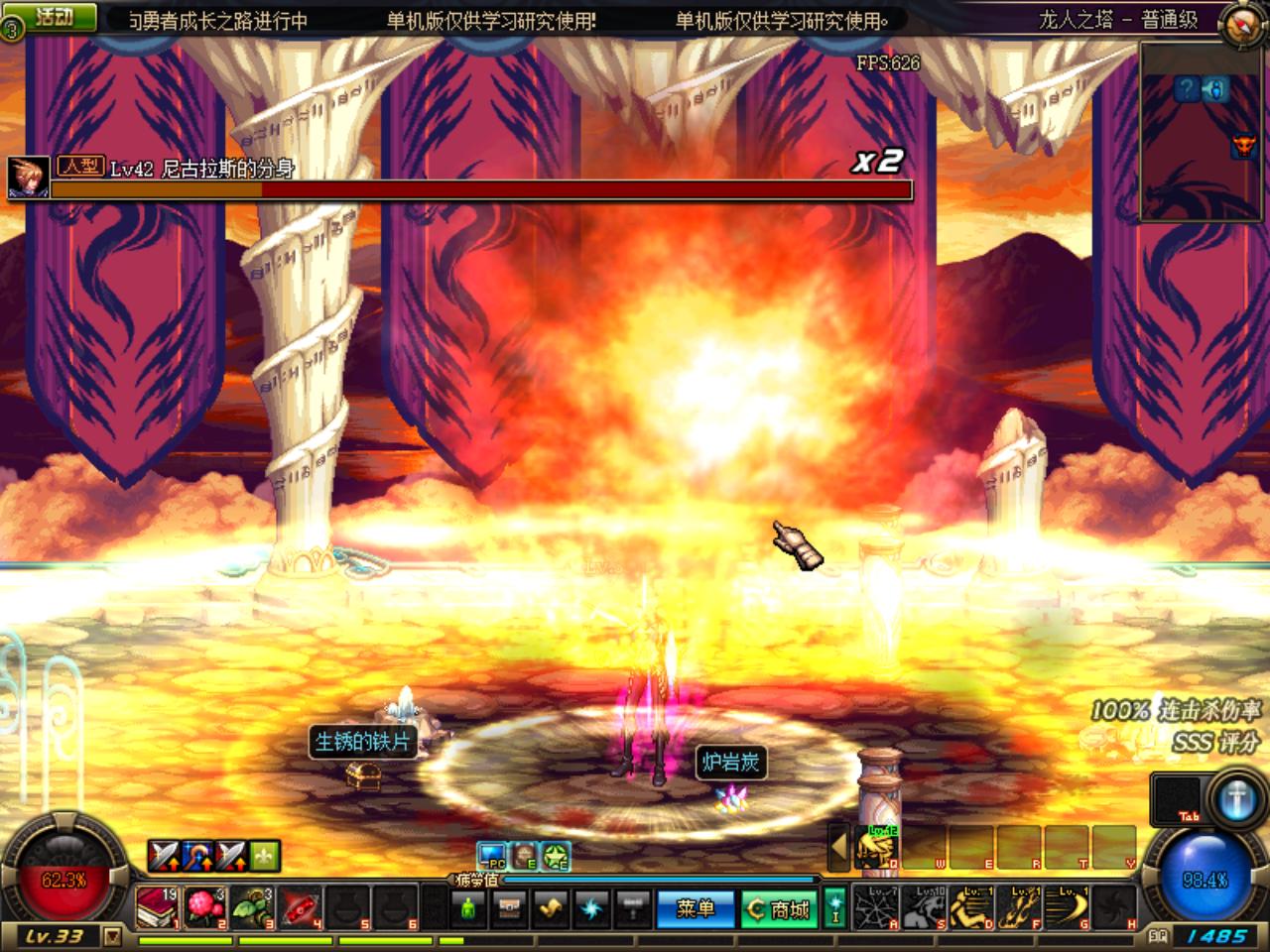The image size is (1270, 952).
Task: Open the treasure chest inventory icon
Action: tap(510, 908)
